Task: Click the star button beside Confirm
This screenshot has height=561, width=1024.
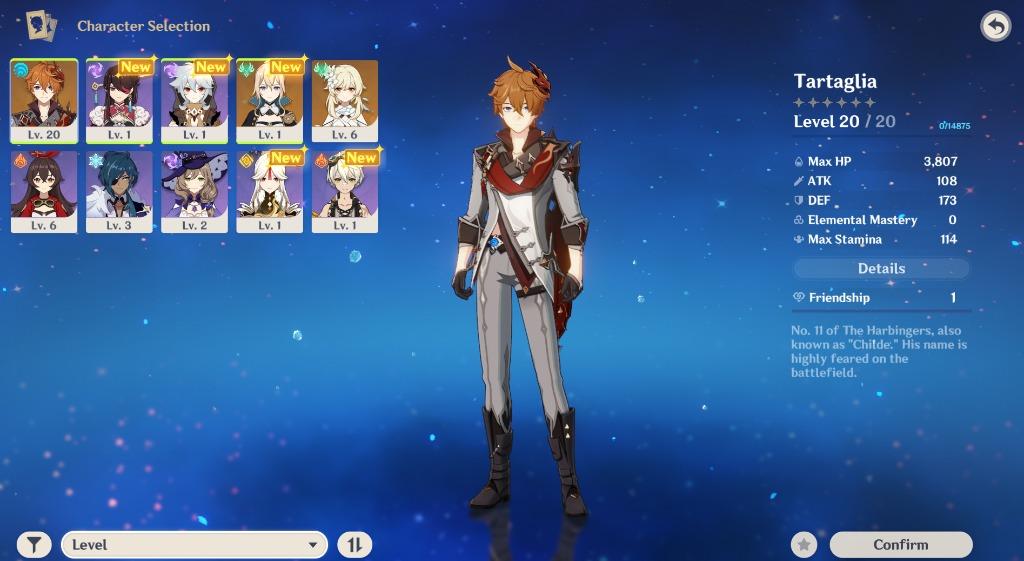Action: (x=804, y=545)
